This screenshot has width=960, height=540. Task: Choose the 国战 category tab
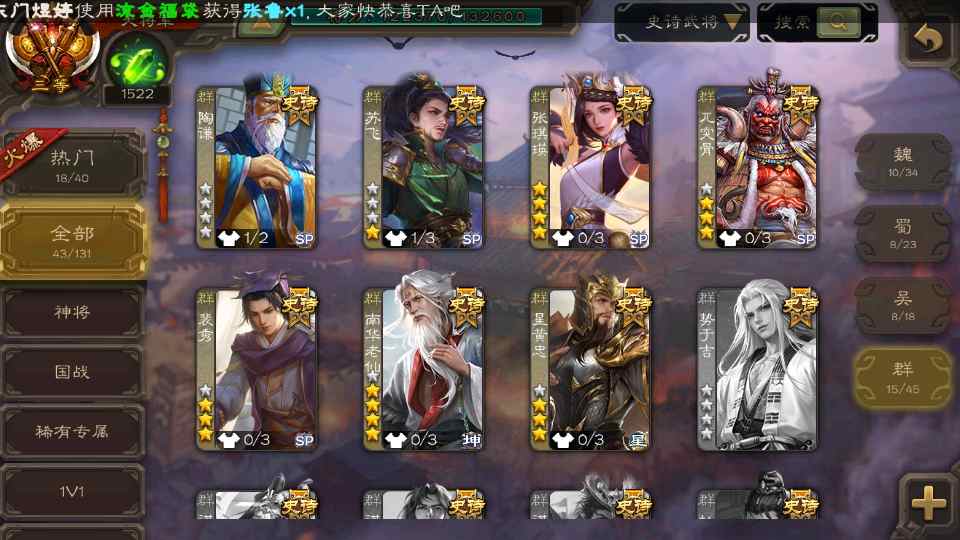click(72, 372)
